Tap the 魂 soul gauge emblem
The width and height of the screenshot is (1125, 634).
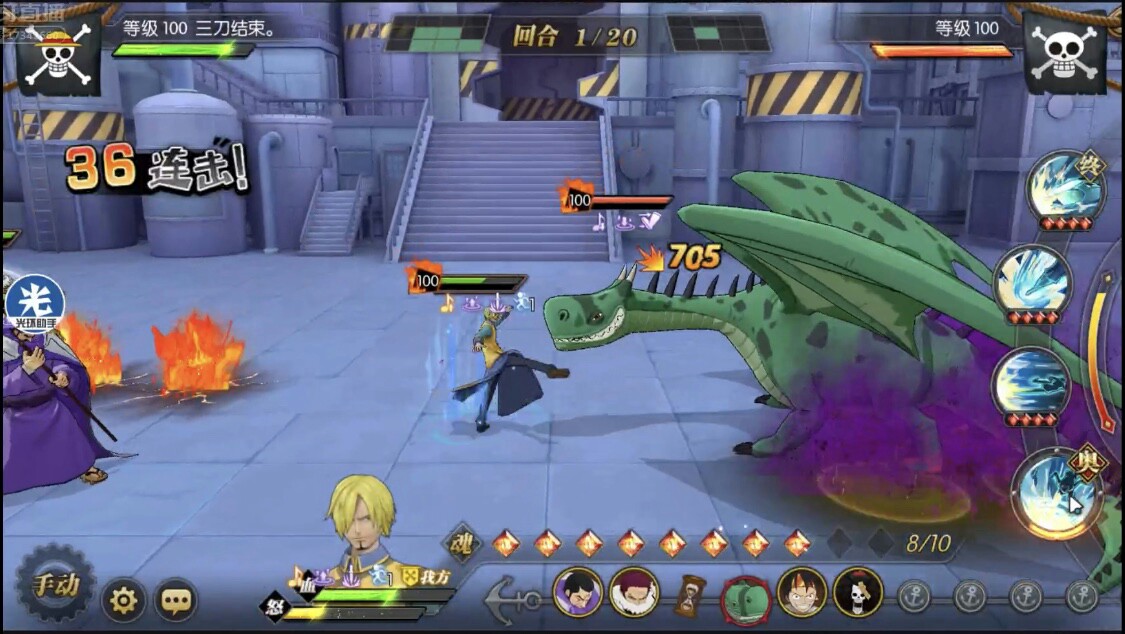(463, 543)
